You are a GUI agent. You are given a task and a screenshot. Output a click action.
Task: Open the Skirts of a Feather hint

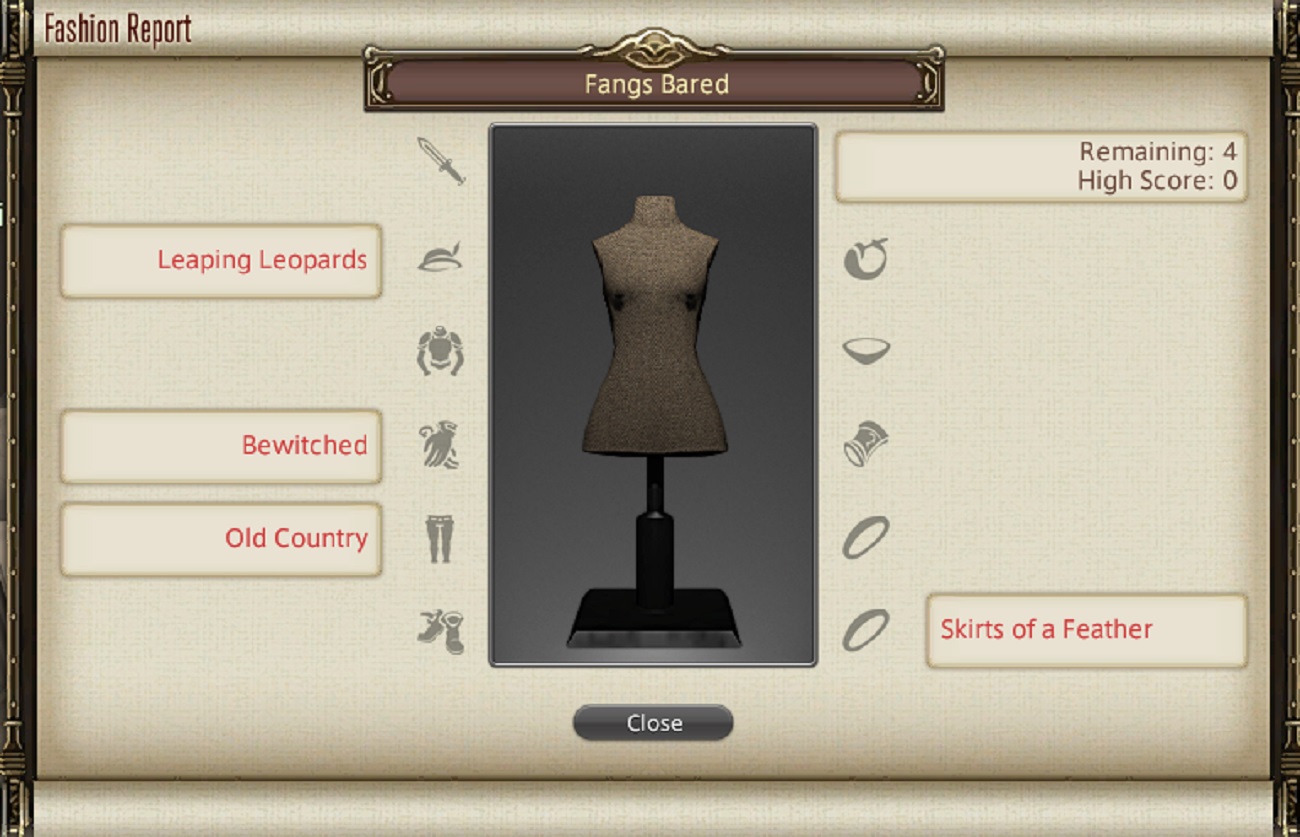[x=1087, y=630]
